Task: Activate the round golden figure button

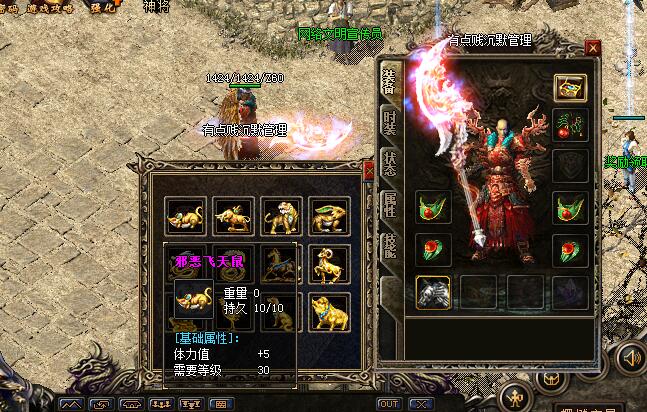Action: coord(514,393)
